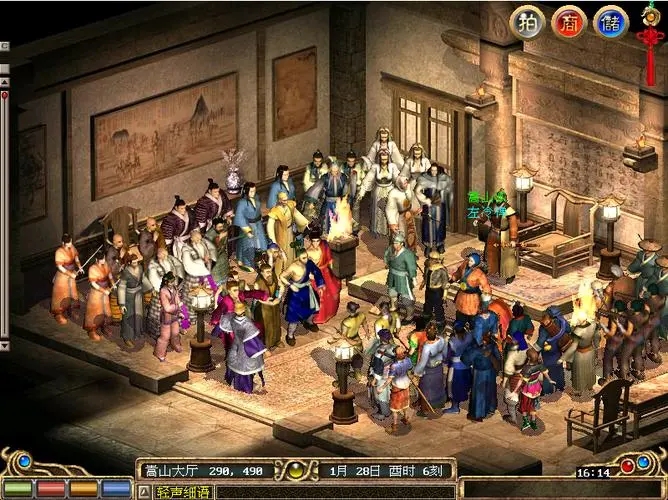Open the 轻声细语 chat channel selector

(183, 492)
